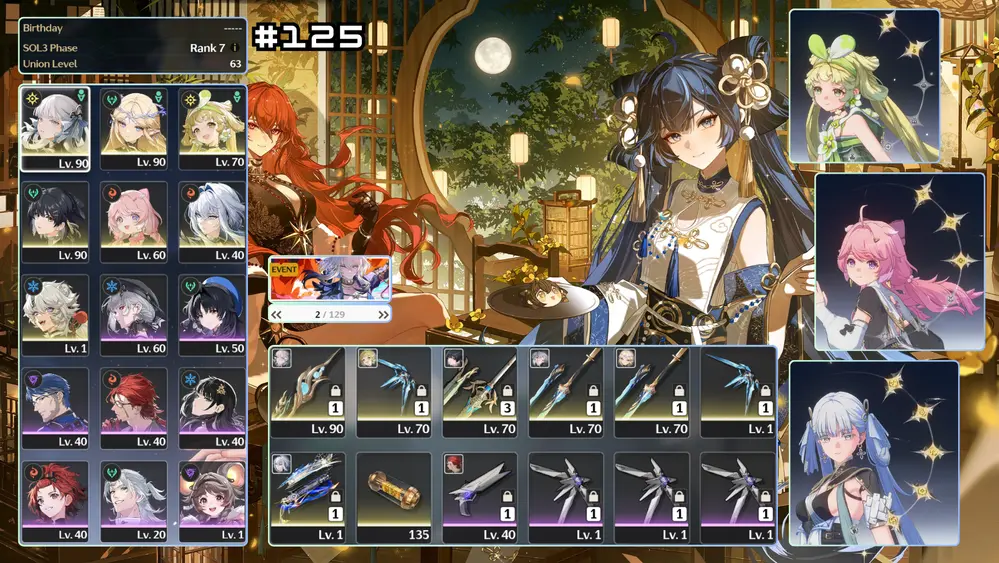999x563 pixels.
Task: Select the Lv. 70 weapon with count 3
Action: pos(479,390)
